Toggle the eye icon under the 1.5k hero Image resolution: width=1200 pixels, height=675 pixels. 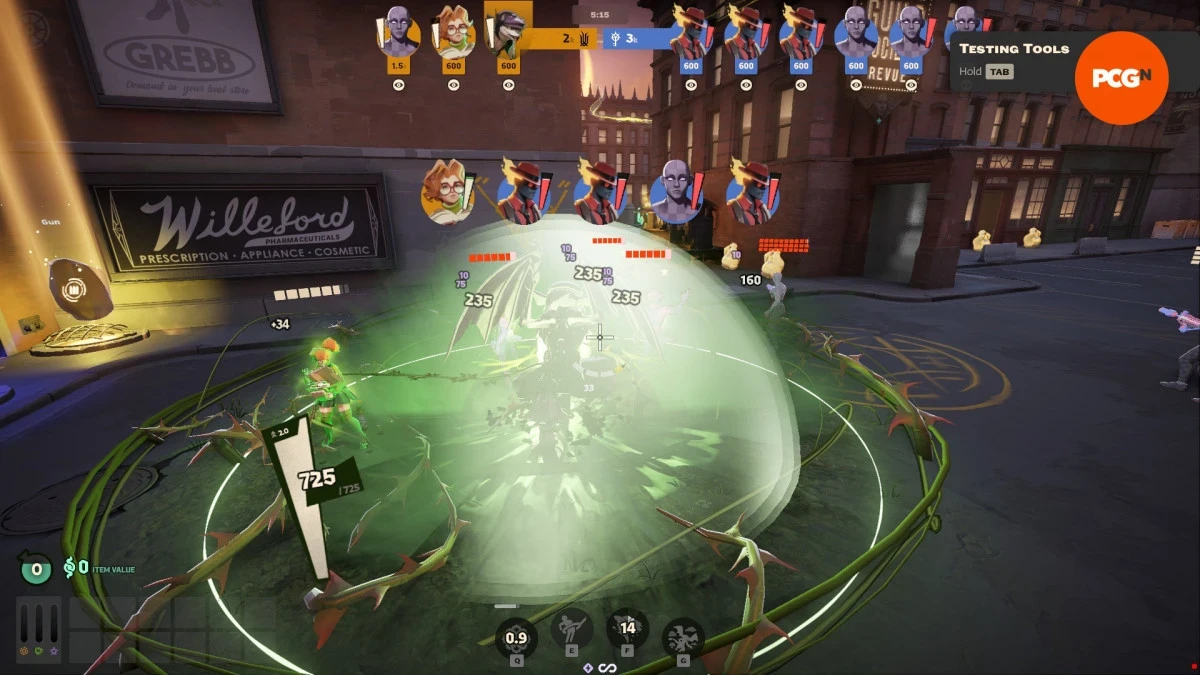point(398,85)
